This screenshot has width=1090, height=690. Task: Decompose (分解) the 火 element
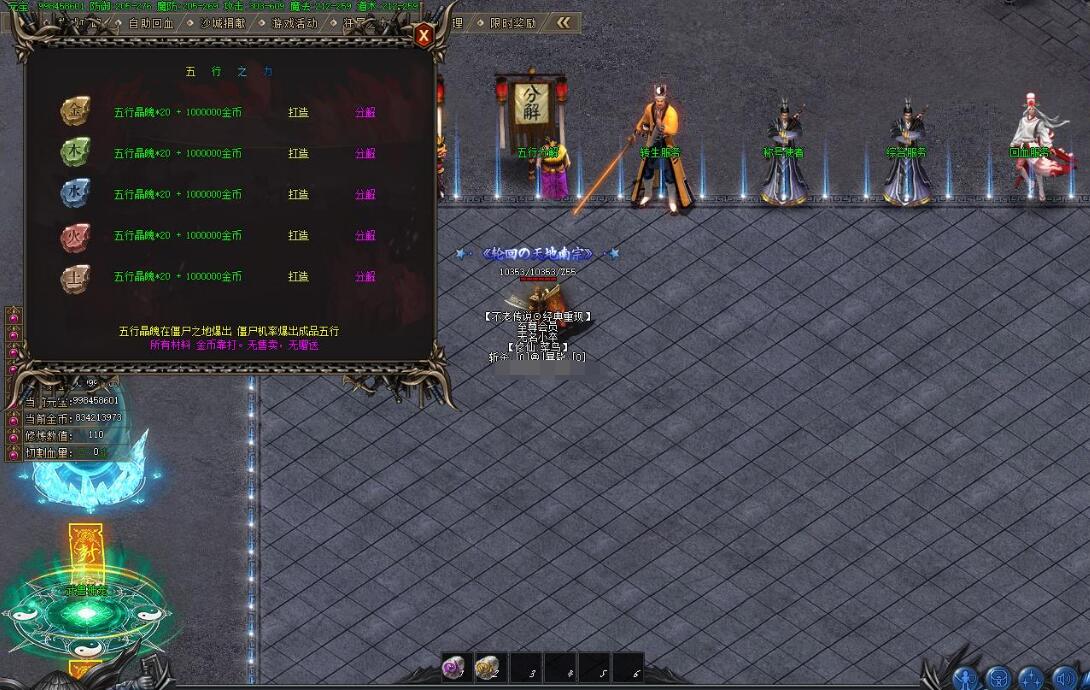[365, 235]
